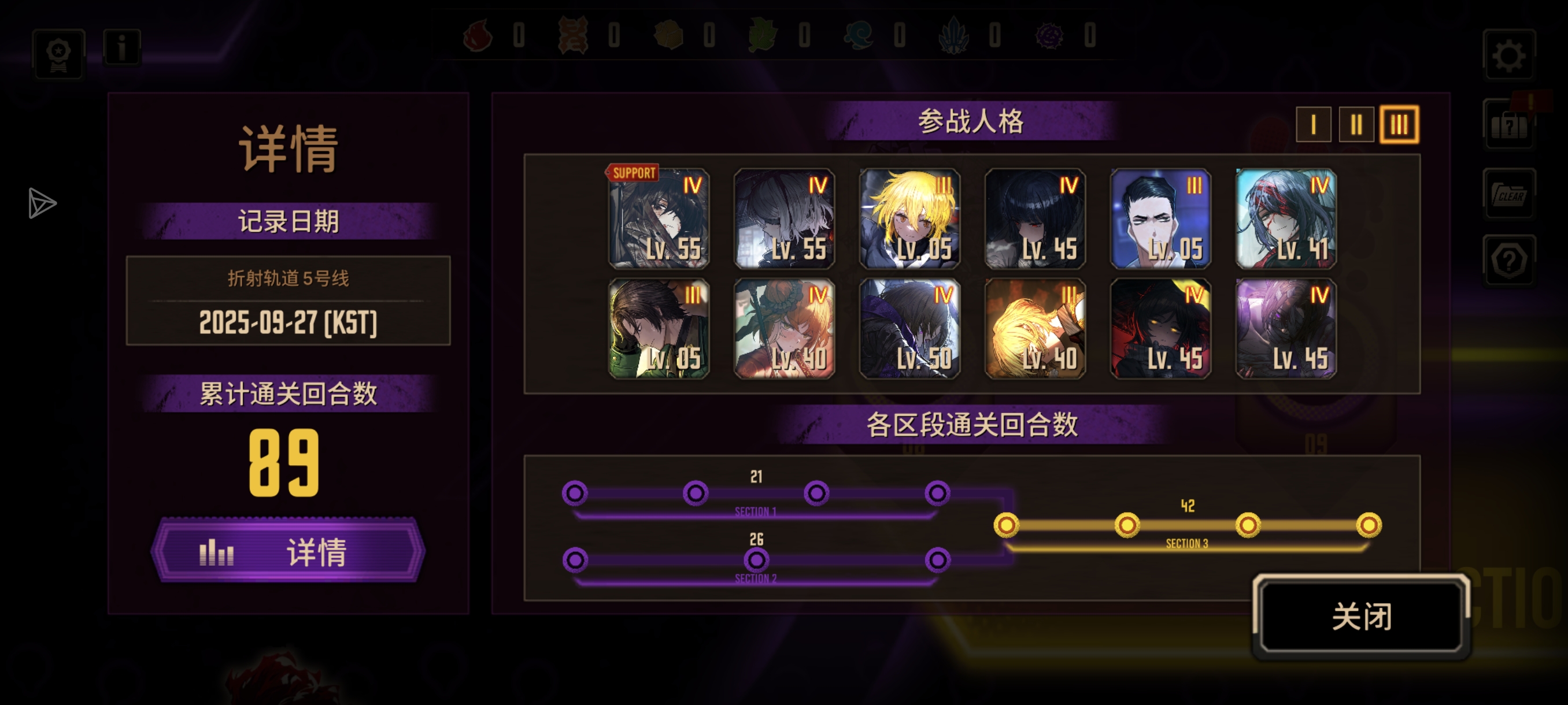Select the SUPPORT-tagged Lv. 55 sinner portrait
The image size is (1568, 705).
(x=658, y=219)
